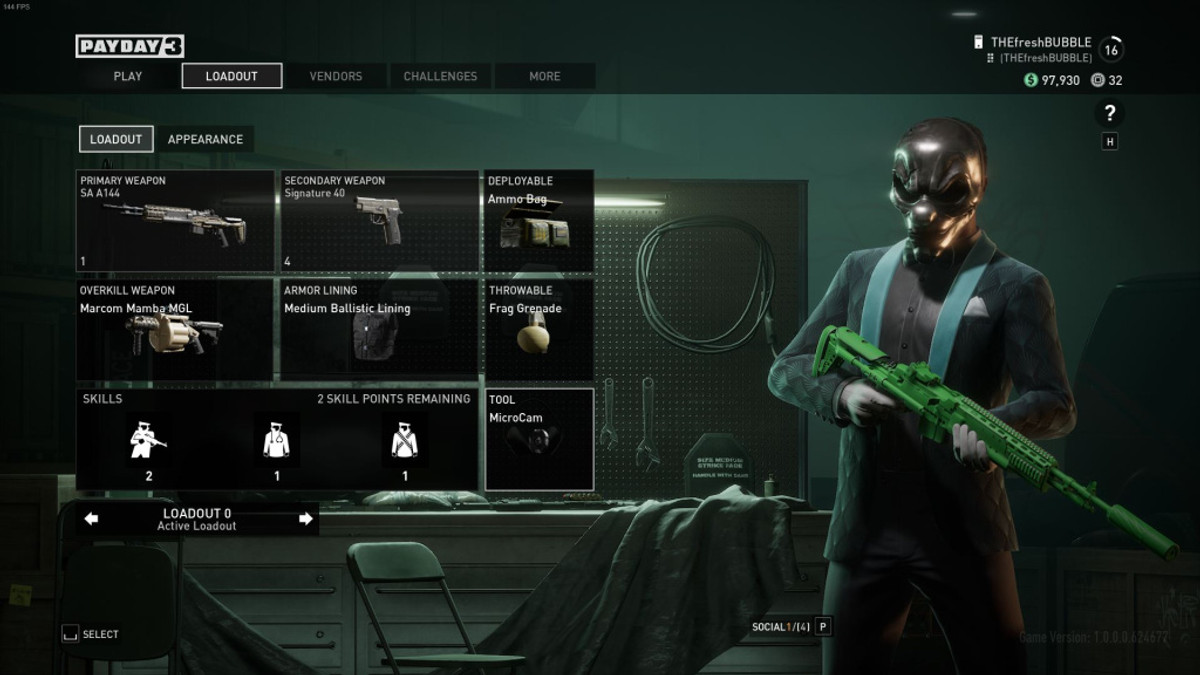Select the Signature 40 secondary weapon slot
Image resolution: width=1200 pixels, height=675 pixels.
379,221
